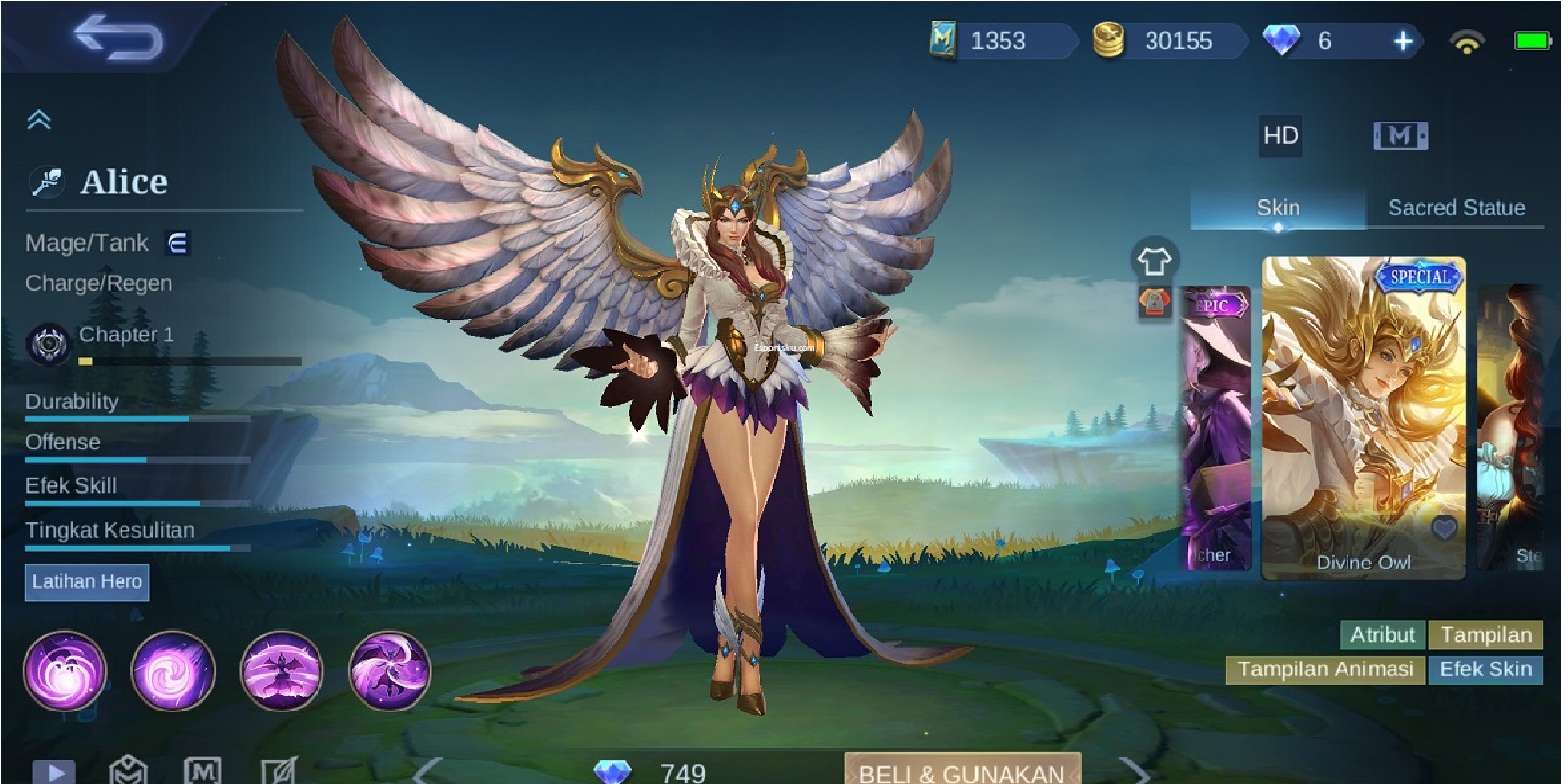
Task: Toggle HD display mode
Action: click(x=1279, y=135)
